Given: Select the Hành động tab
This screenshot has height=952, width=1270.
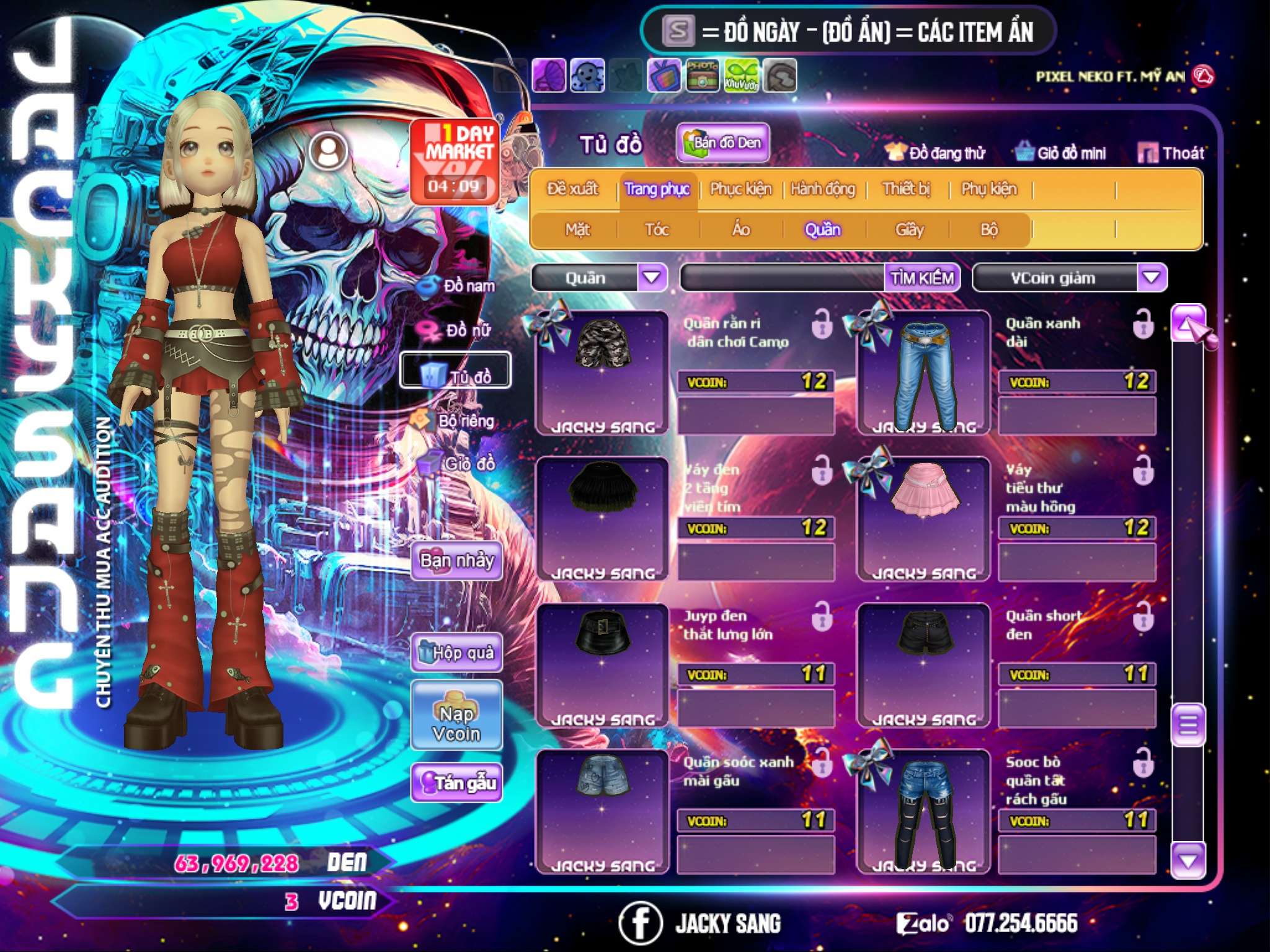Looking at the screenshot, I should click(823, 188).
